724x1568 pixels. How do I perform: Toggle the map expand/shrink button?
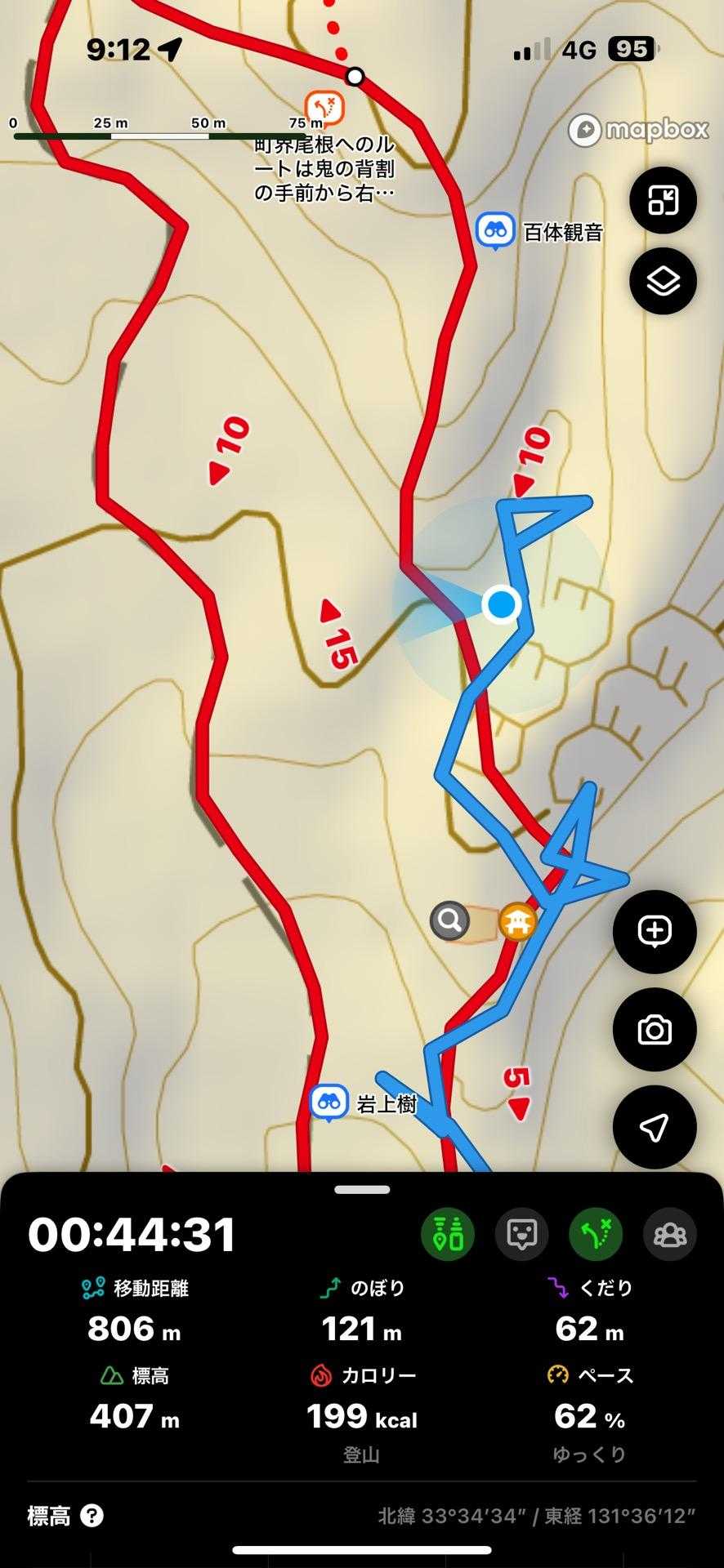tap(663, 200)
